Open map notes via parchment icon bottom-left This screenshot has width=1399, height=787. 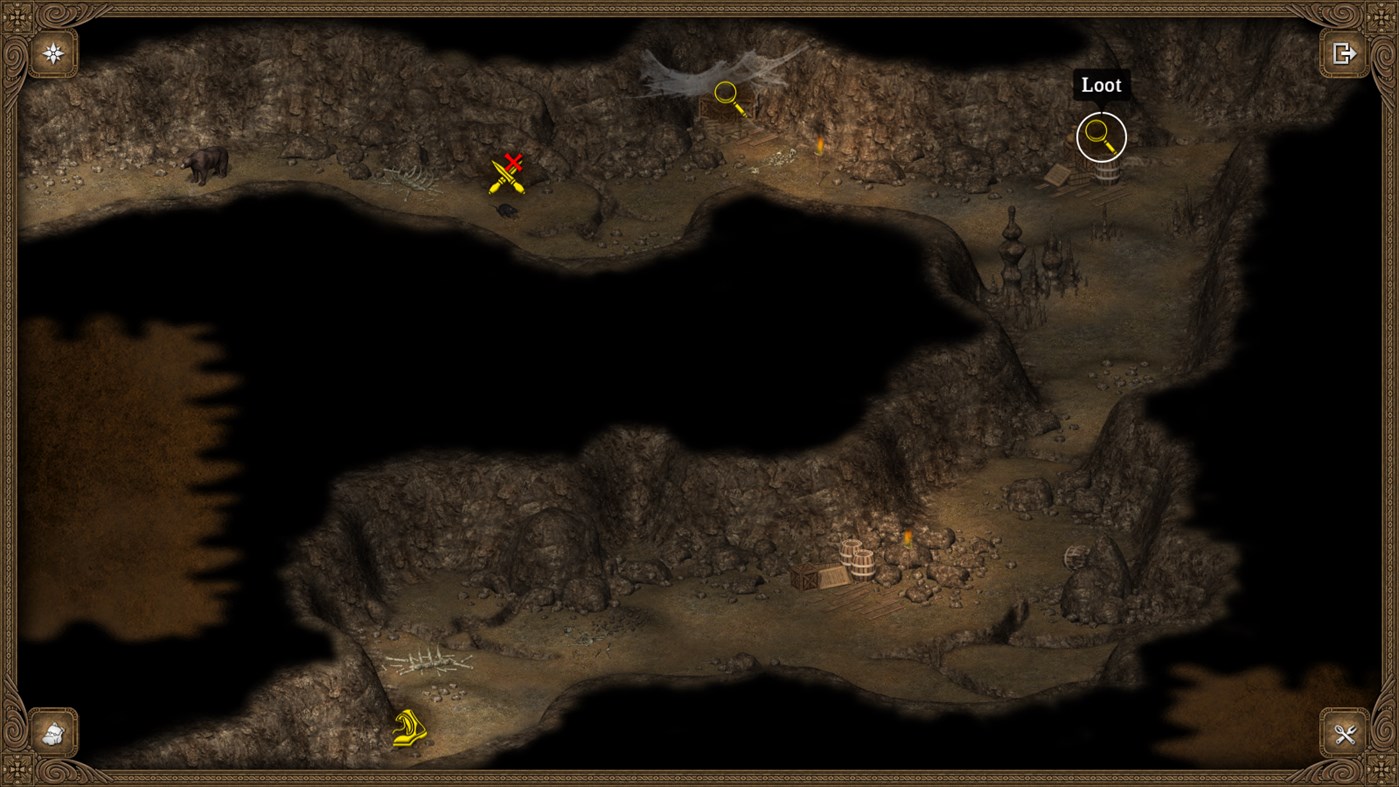click(x=51, y=734)
